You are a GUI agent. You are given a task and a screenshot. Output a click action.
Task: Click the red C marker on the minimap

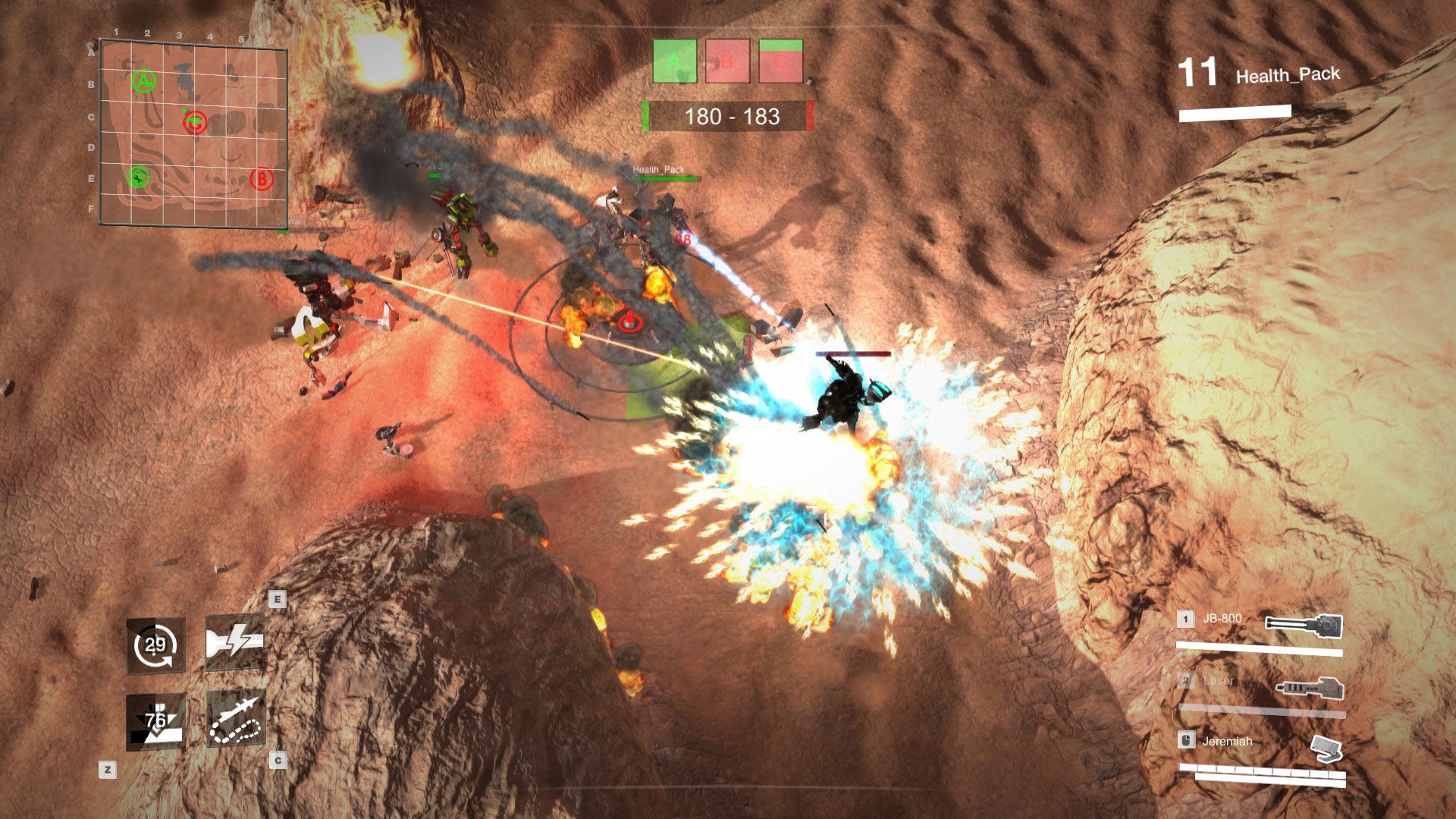(x=196, y=121)
